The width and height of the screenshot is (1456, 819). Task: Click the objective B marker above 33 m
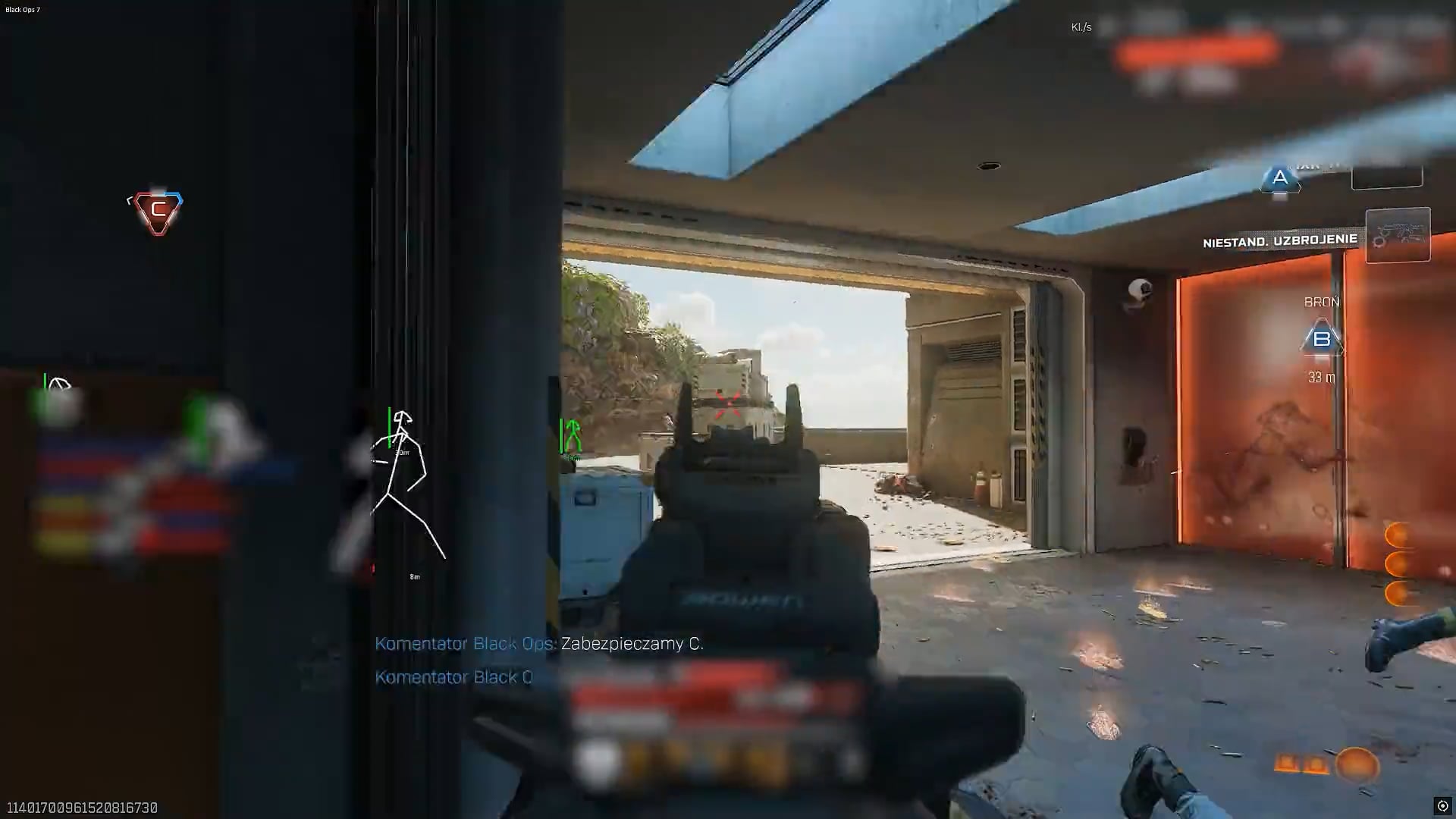tap(1323, 338)
